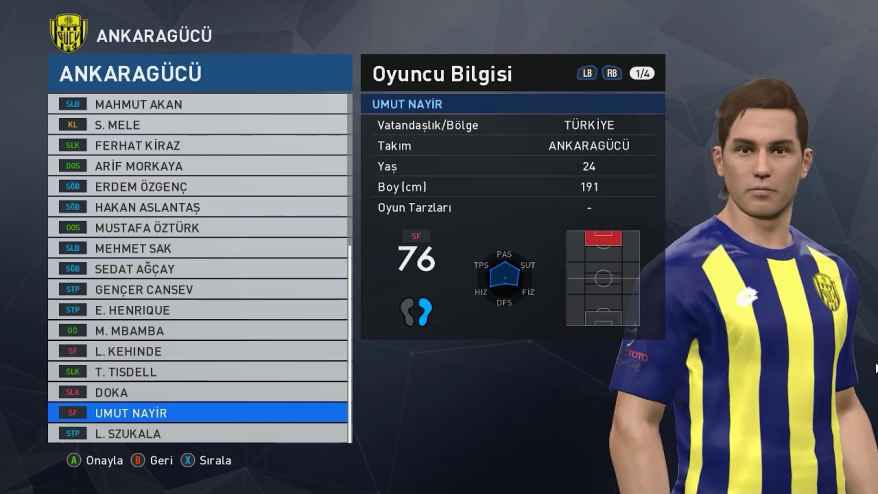Choose Gençer Cansev from the list
Image resolution: width=878 pixels, height=494 pixels.
198,290
